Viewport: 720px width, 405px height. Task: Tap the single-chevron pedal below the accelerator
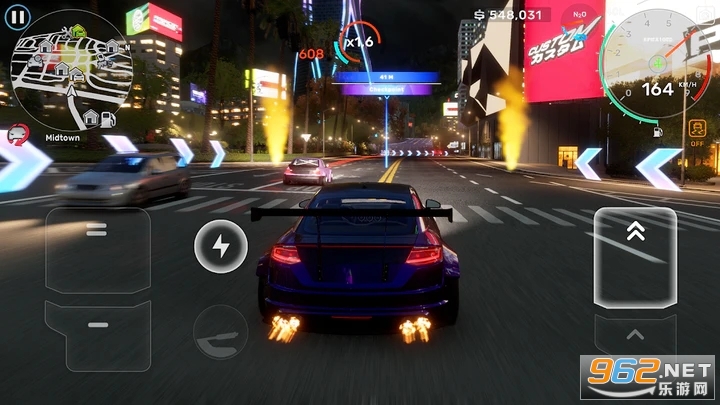click(x=635, y=337)
